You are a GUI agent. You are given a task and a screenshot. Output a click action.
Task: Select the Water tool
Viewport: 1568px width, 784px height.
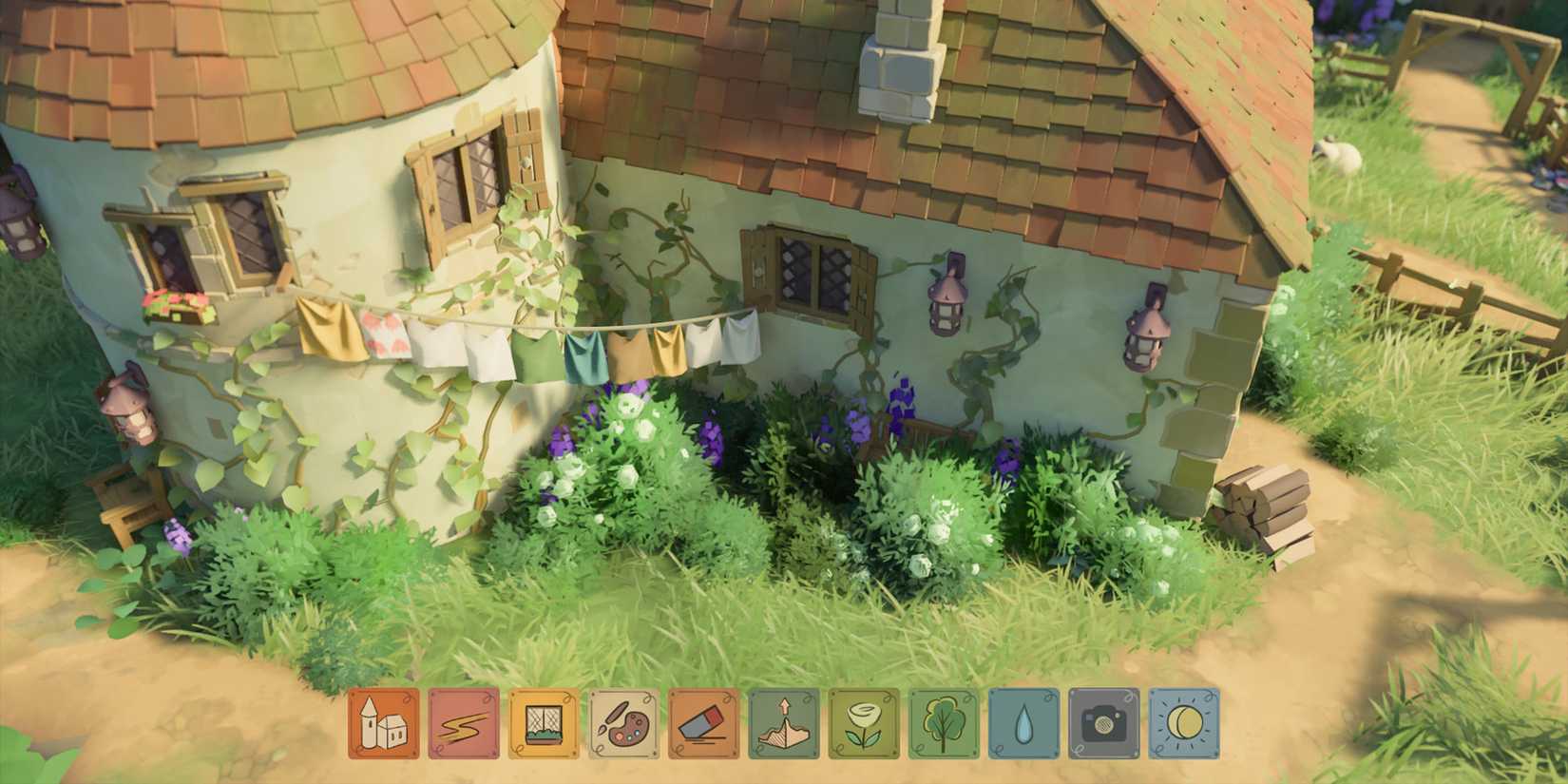1023,722
